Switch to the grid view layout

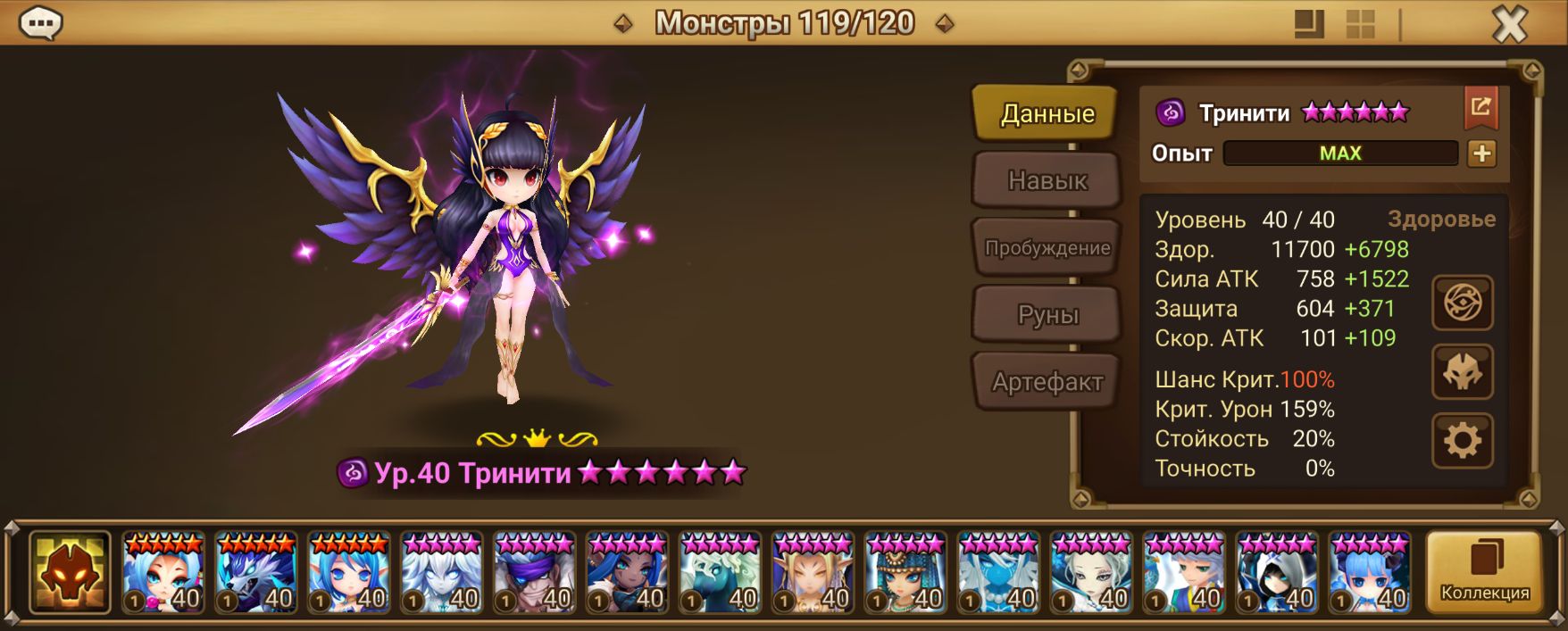tap(1360, 24)
